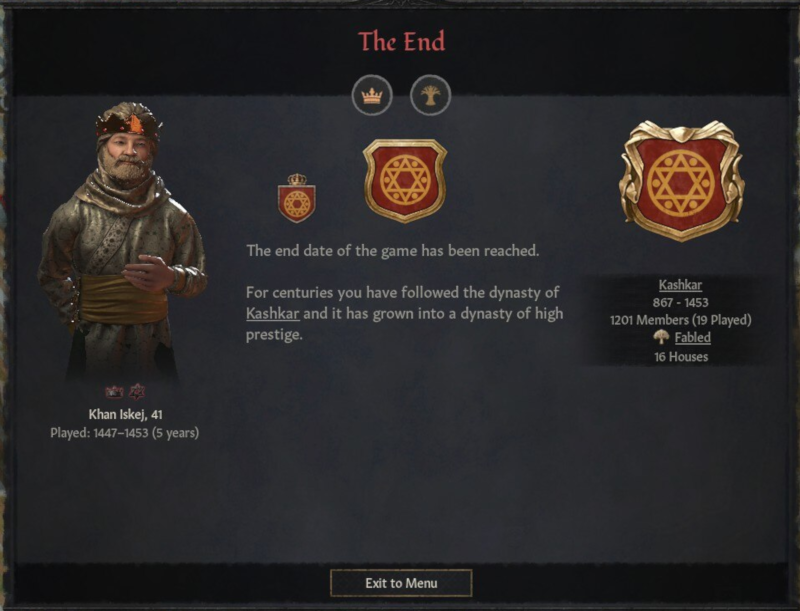Viewport: 800px width, 611px height.
Task: Switch to the dynasty tree tab
Action: click(x=430, y=96)
